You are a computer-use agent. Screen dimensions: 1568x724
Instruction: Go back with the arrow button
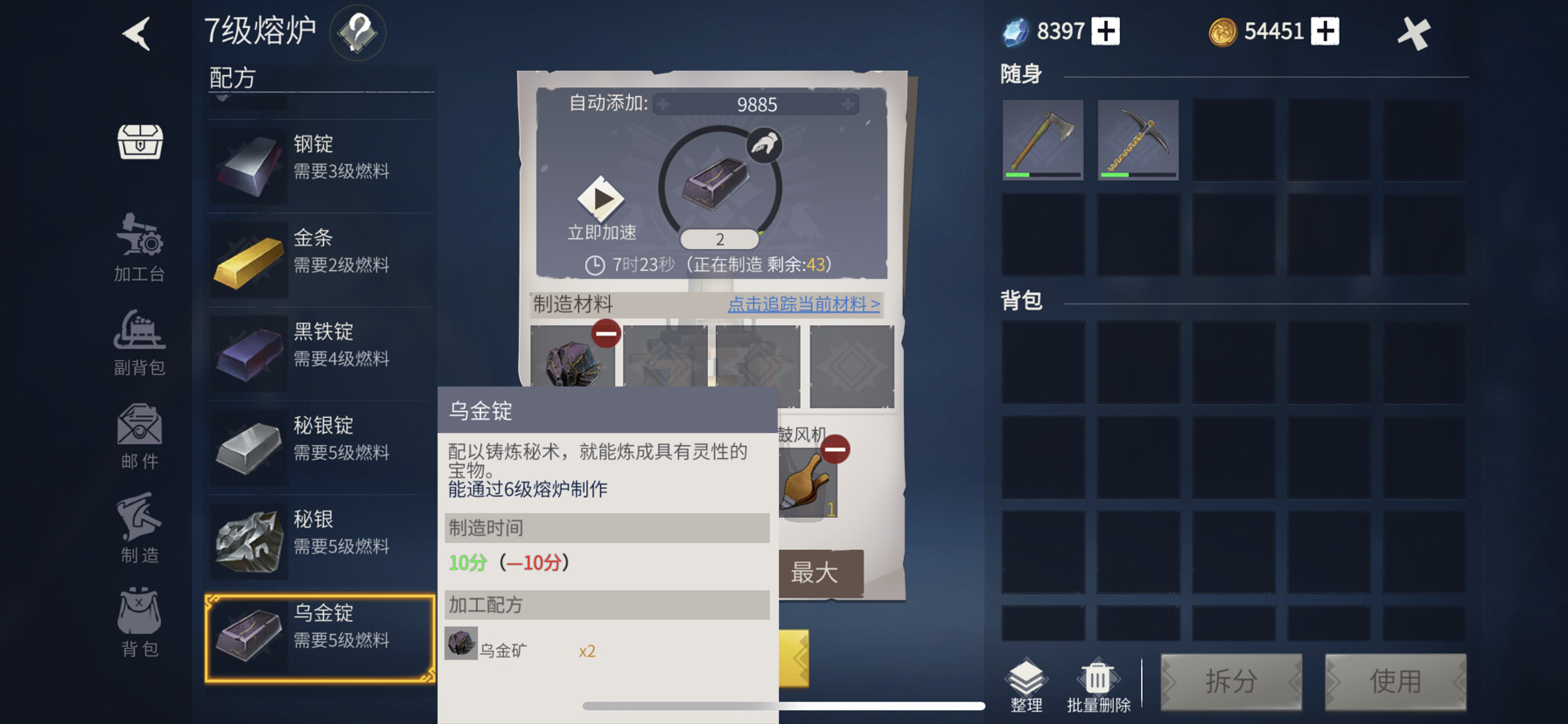(136, 34)
